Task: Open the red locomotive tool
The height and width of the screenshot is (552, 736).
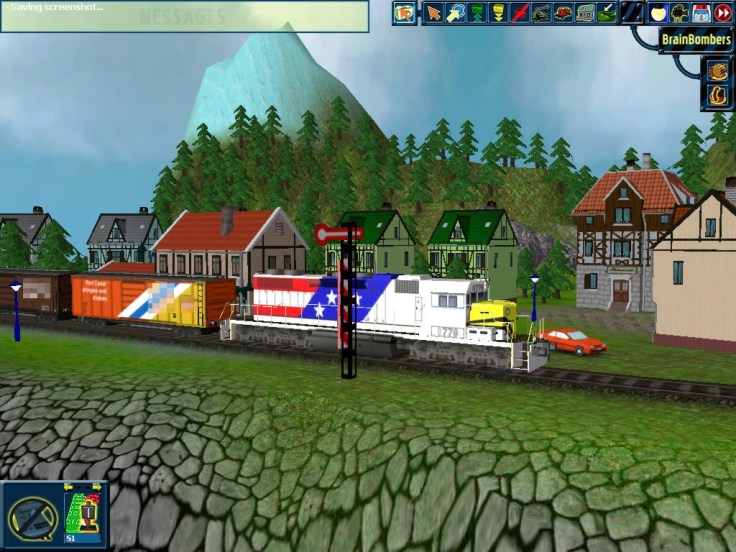Action: coord(564,12)
